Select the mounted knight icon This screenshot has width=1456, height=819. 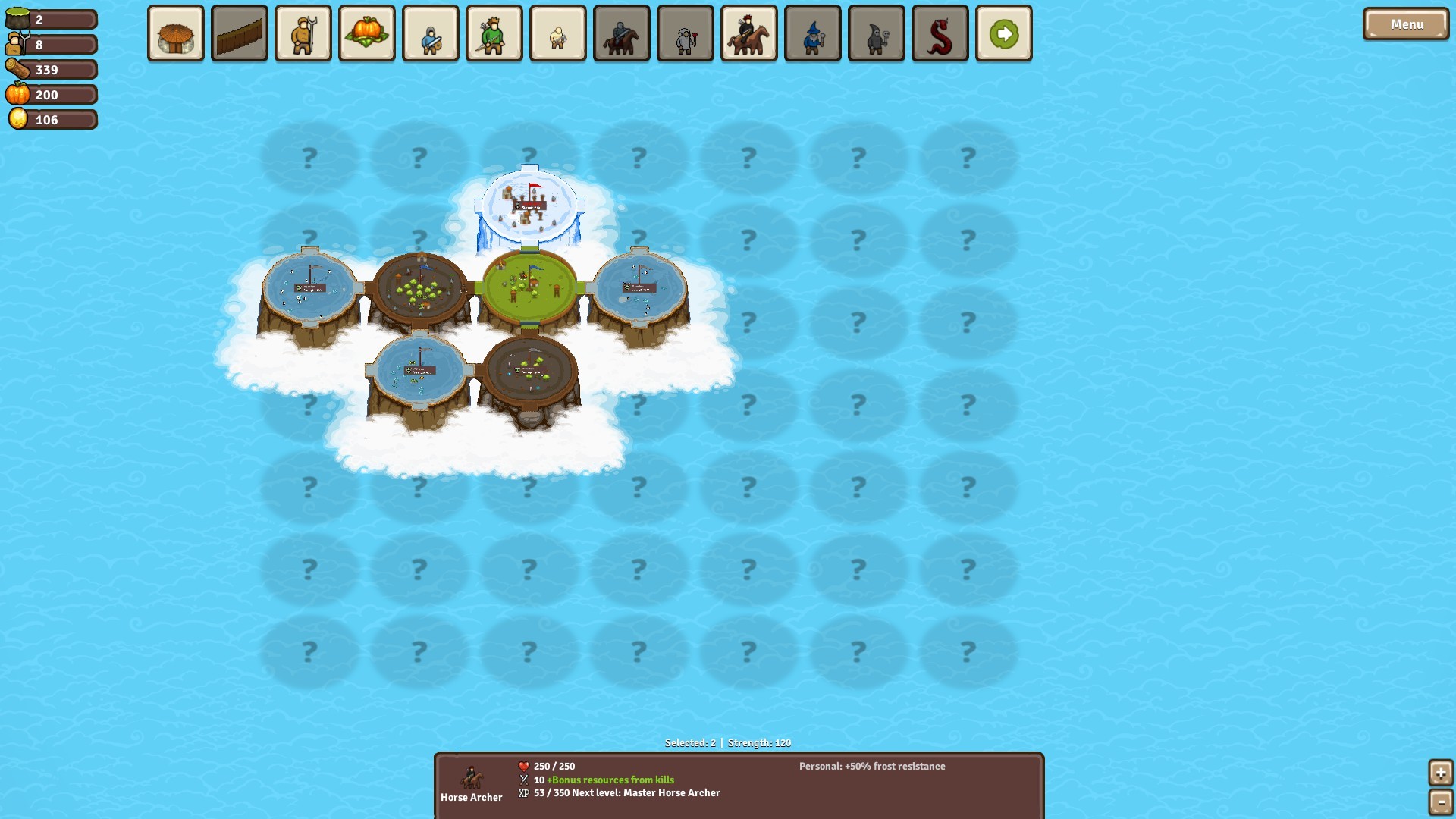[621, 33]
